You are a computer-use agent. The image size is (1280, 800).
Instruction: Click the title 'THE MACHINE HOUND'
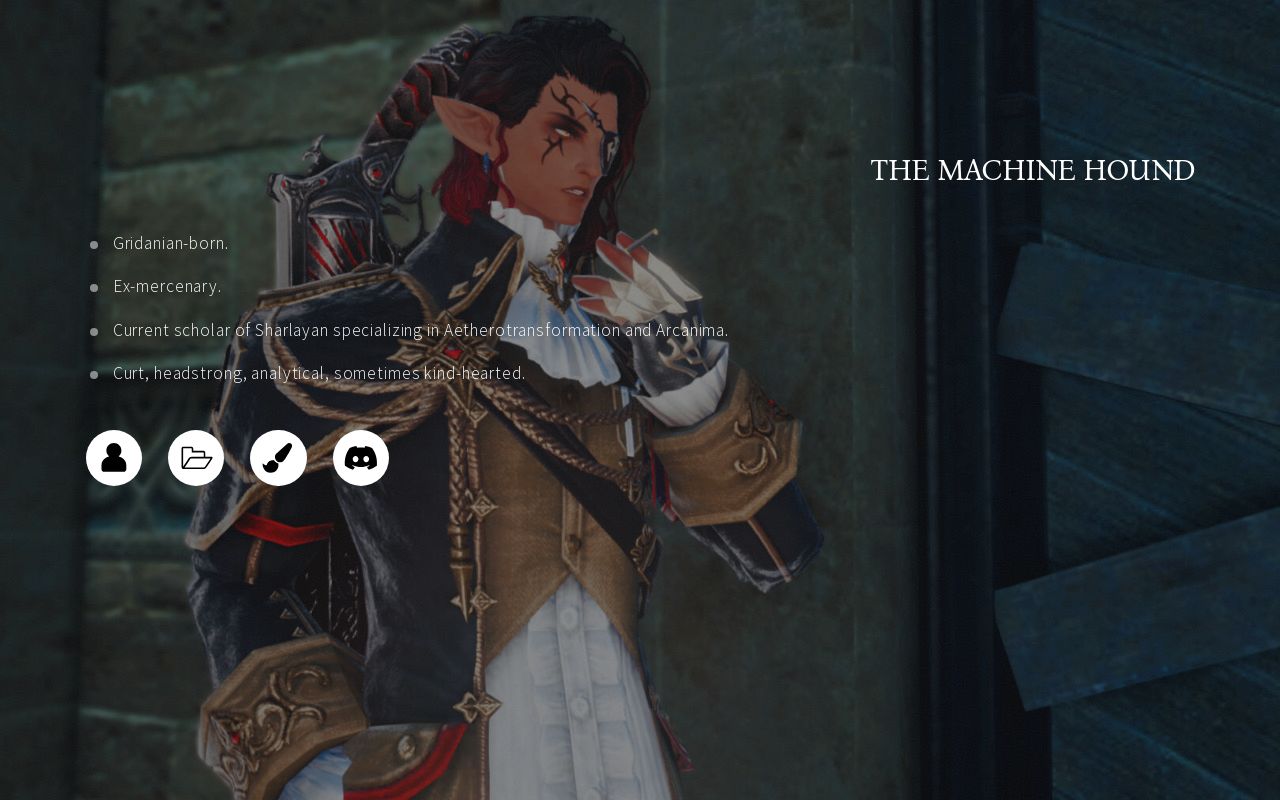(x=1033, y=170)
